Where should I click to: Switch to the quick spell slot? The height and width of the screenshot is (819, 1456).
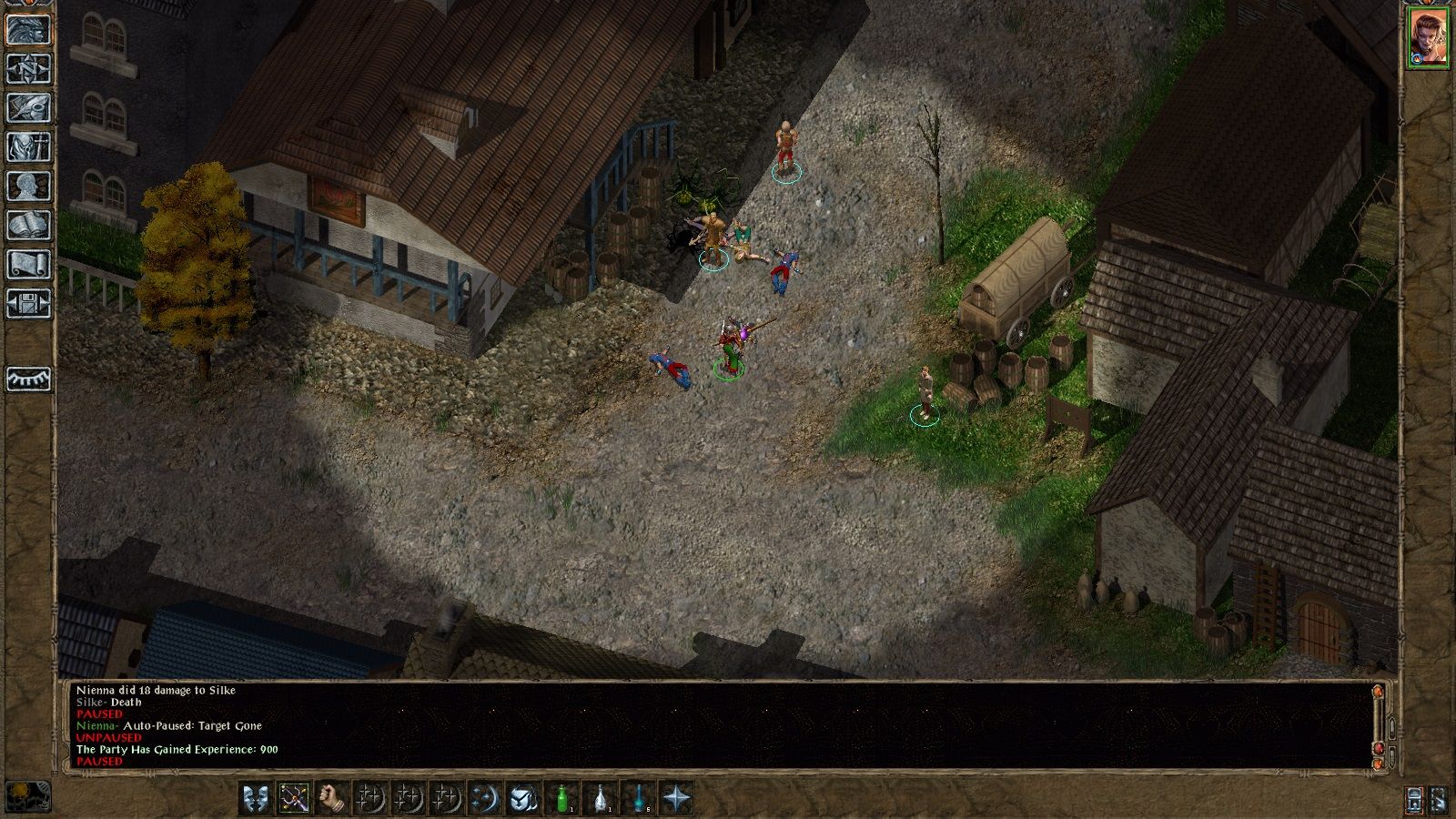369,798
